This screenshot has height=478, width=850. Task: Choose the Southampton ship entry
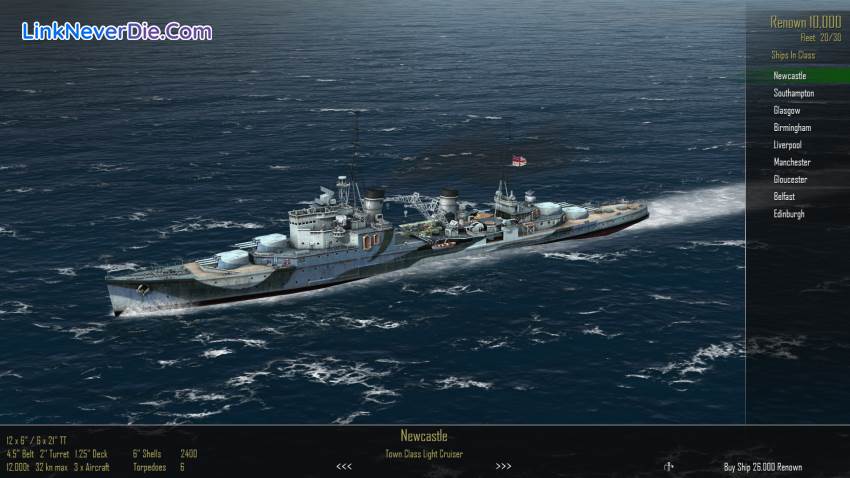(x=794, y=93)
